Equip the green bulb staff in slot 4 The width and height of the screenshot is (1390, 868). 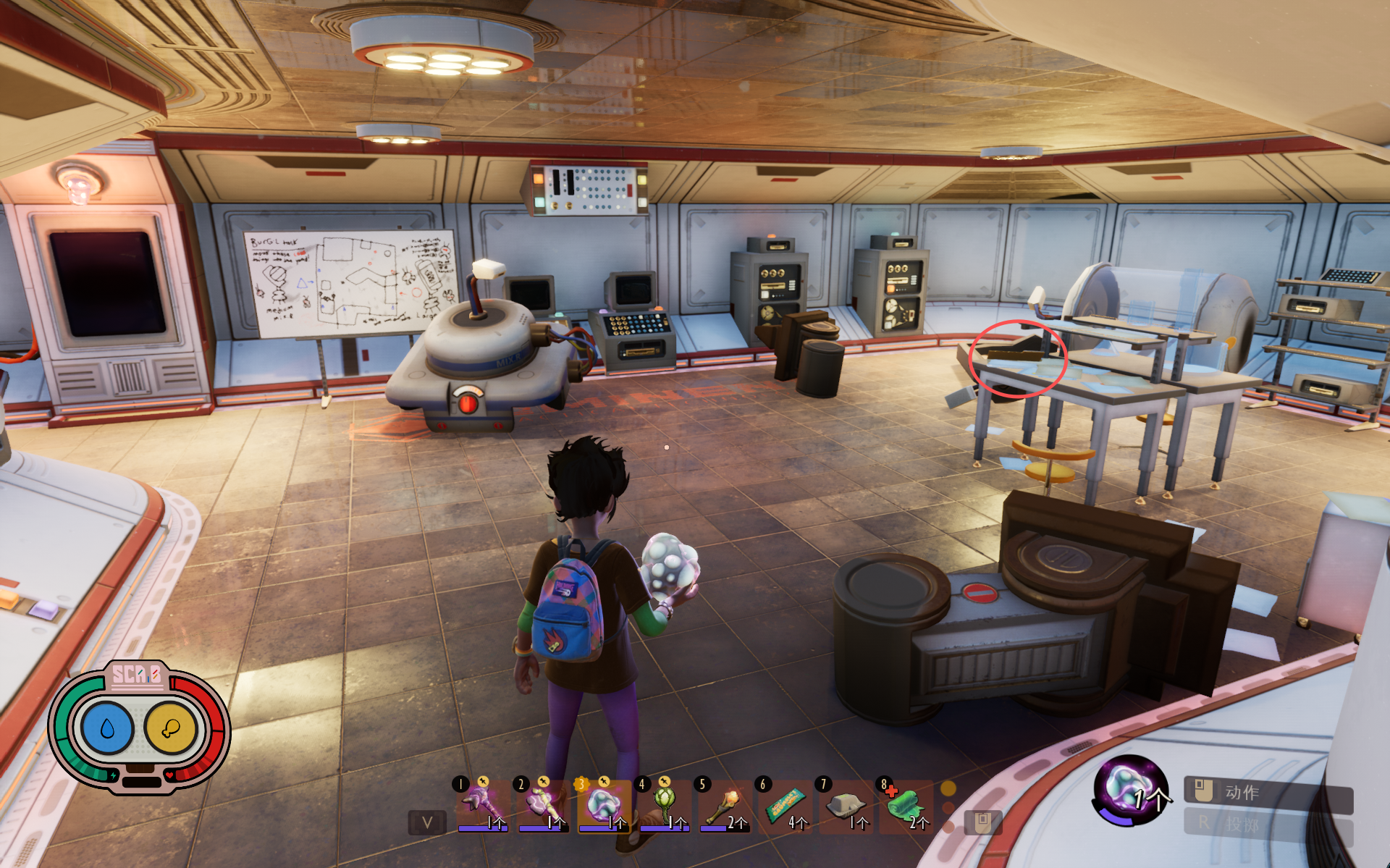pyautogui.click(x=663, y=804)
